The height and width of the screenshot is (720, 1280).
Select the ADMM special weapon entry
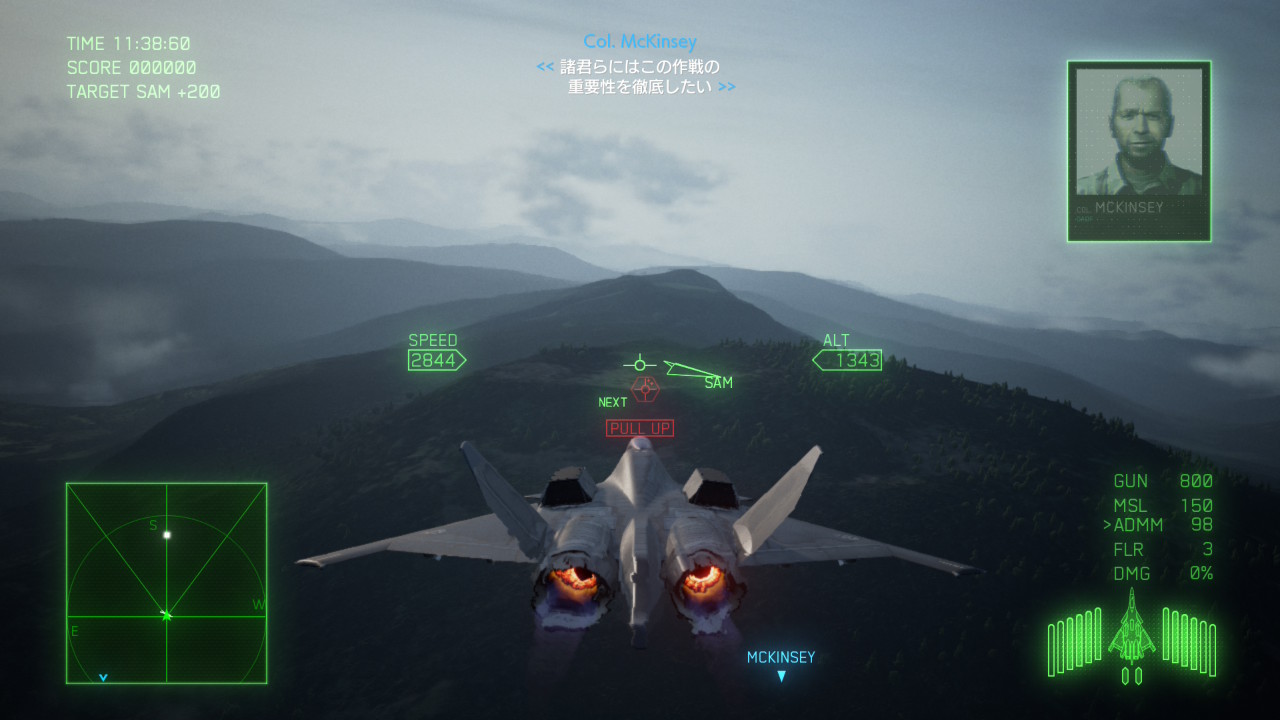(x=1160, y=525)
